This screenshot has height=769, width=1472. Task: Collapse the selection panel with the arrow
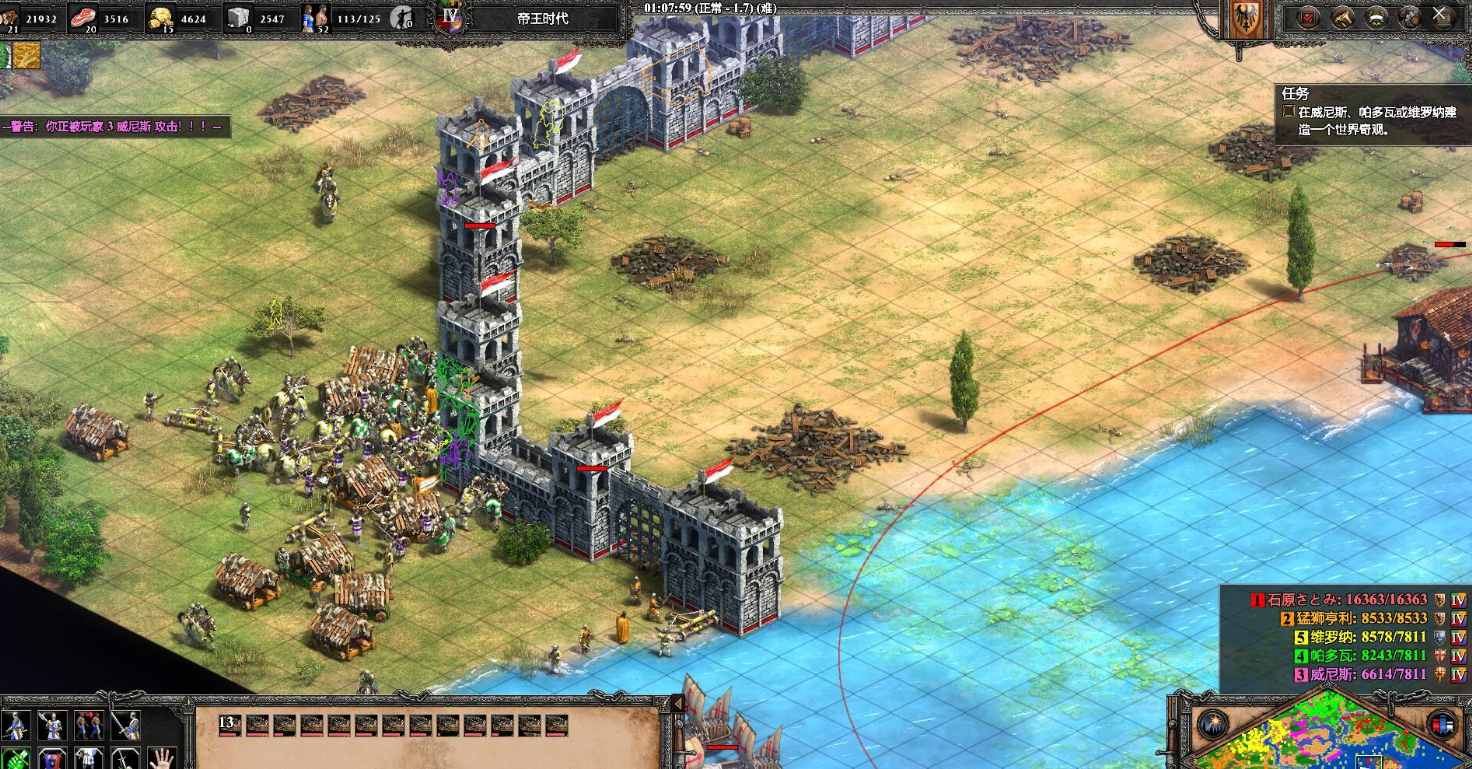point(677,705)
